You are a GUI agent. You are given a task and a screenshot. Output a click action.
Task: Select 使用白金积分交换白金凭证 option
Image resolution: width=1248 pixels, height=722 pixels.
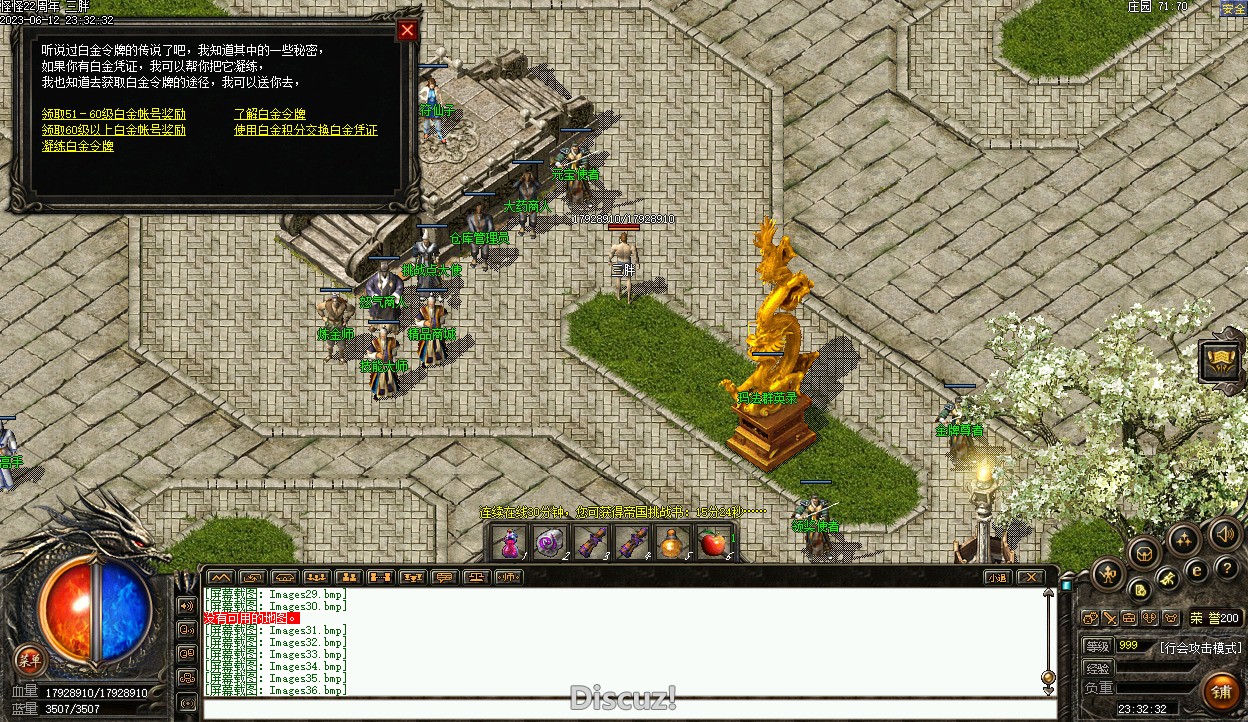306,130
